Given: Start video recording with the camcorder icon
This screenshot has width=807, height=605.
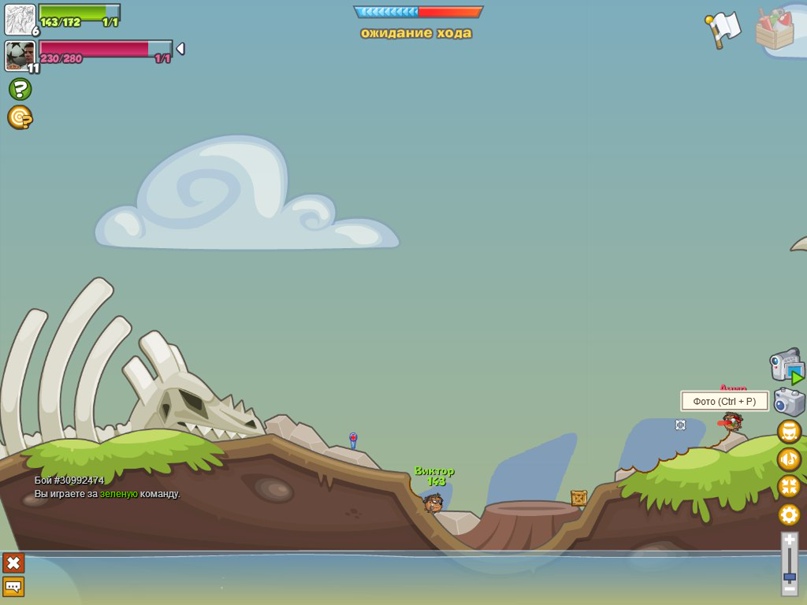Looking at the screenshot, I should click(x=786, y=365).
